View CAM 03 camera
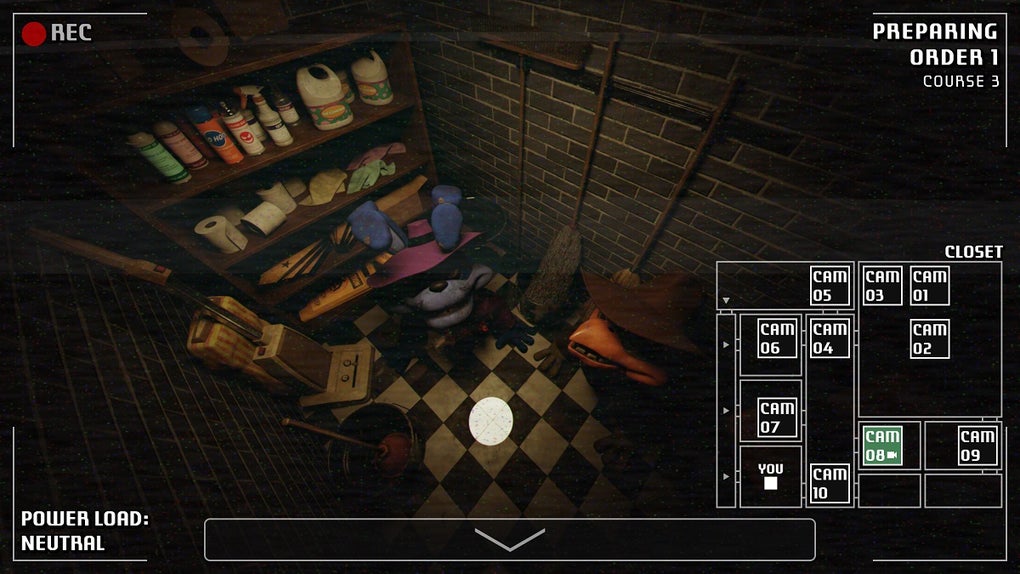1020x574 pixels. coord(882,285)
